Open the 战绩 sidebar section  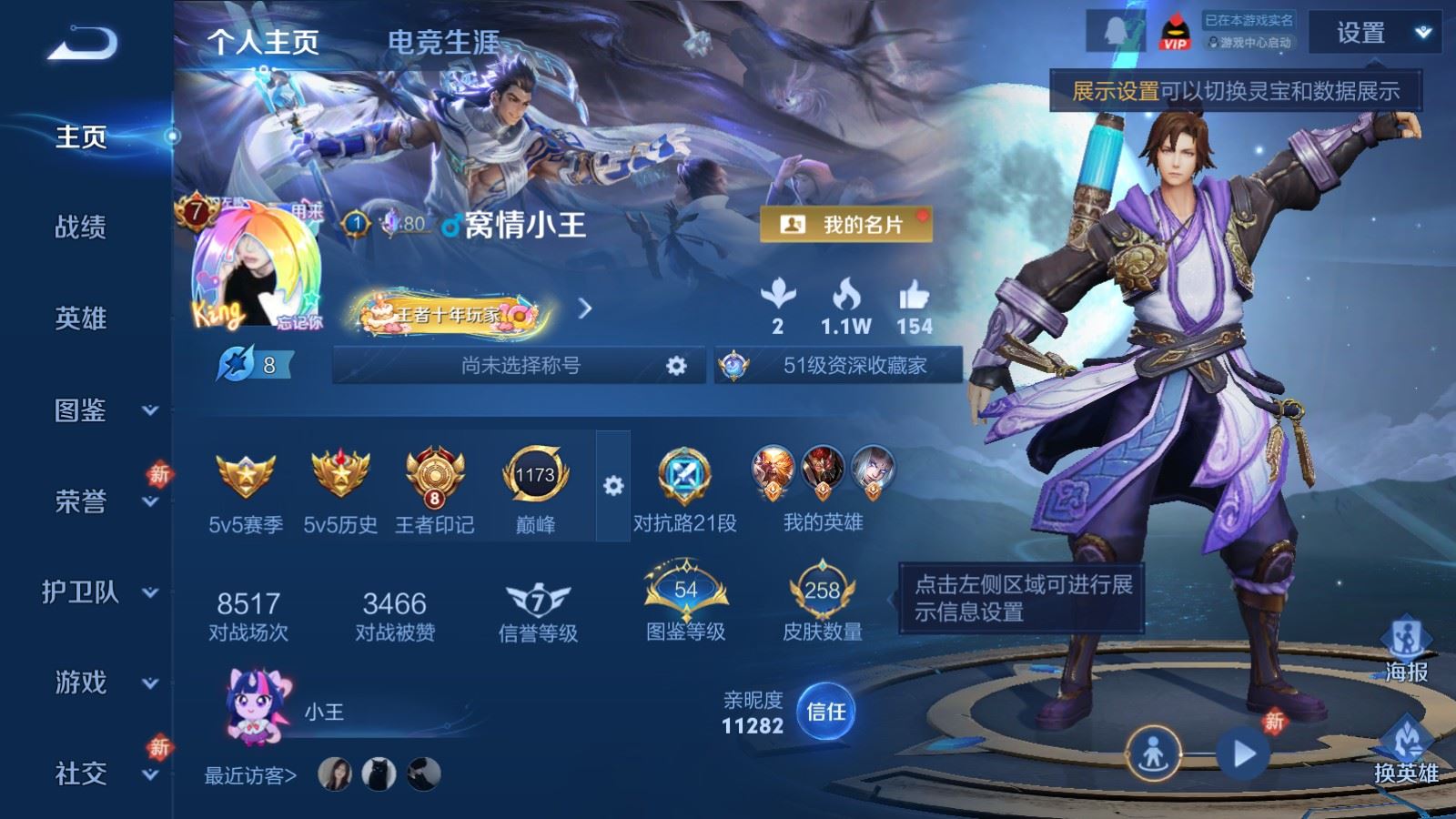81,227
